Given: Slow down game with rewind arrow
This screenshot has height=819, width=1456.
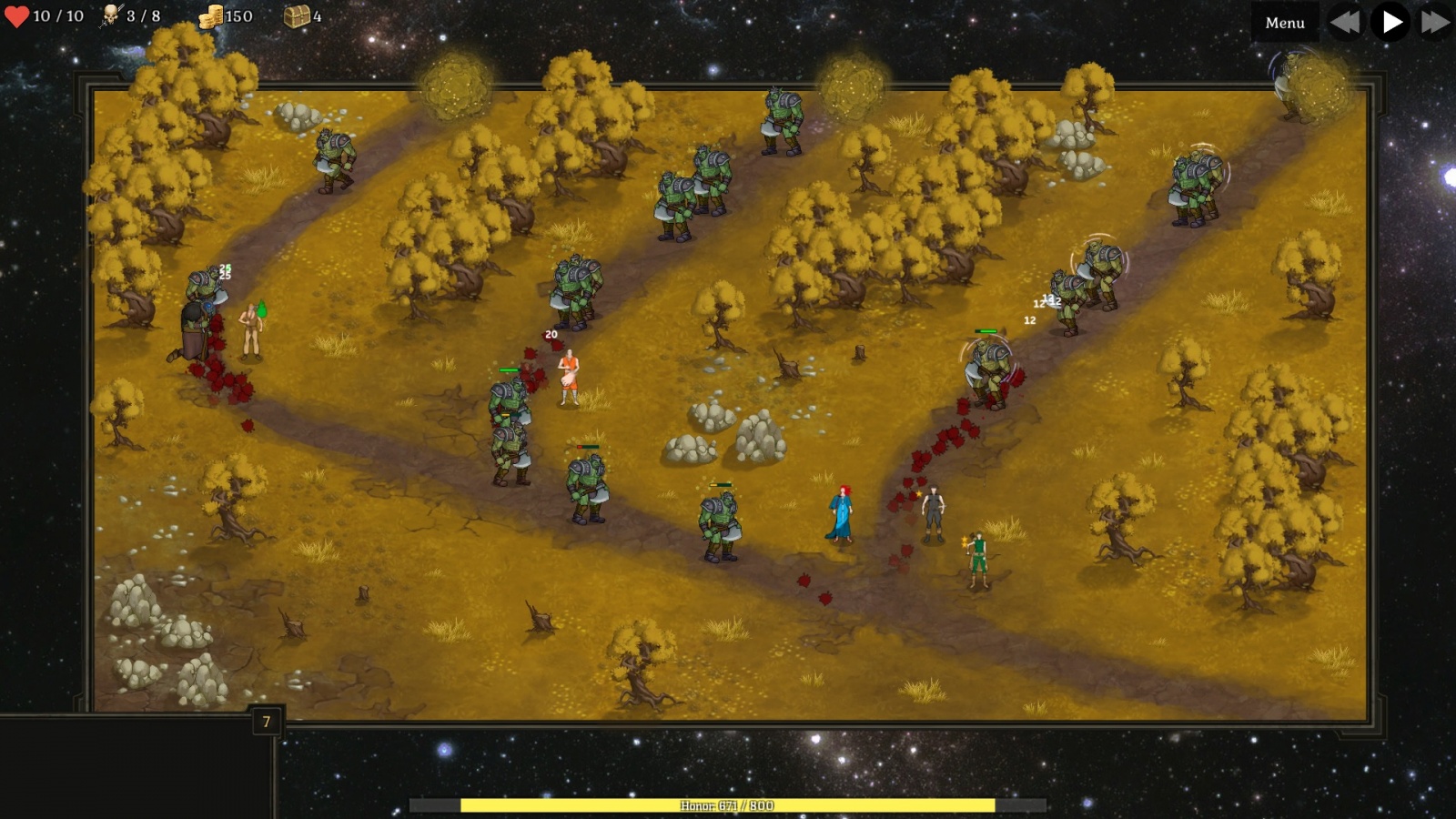Looking at the screenshot, I should tap(1344, 22).
